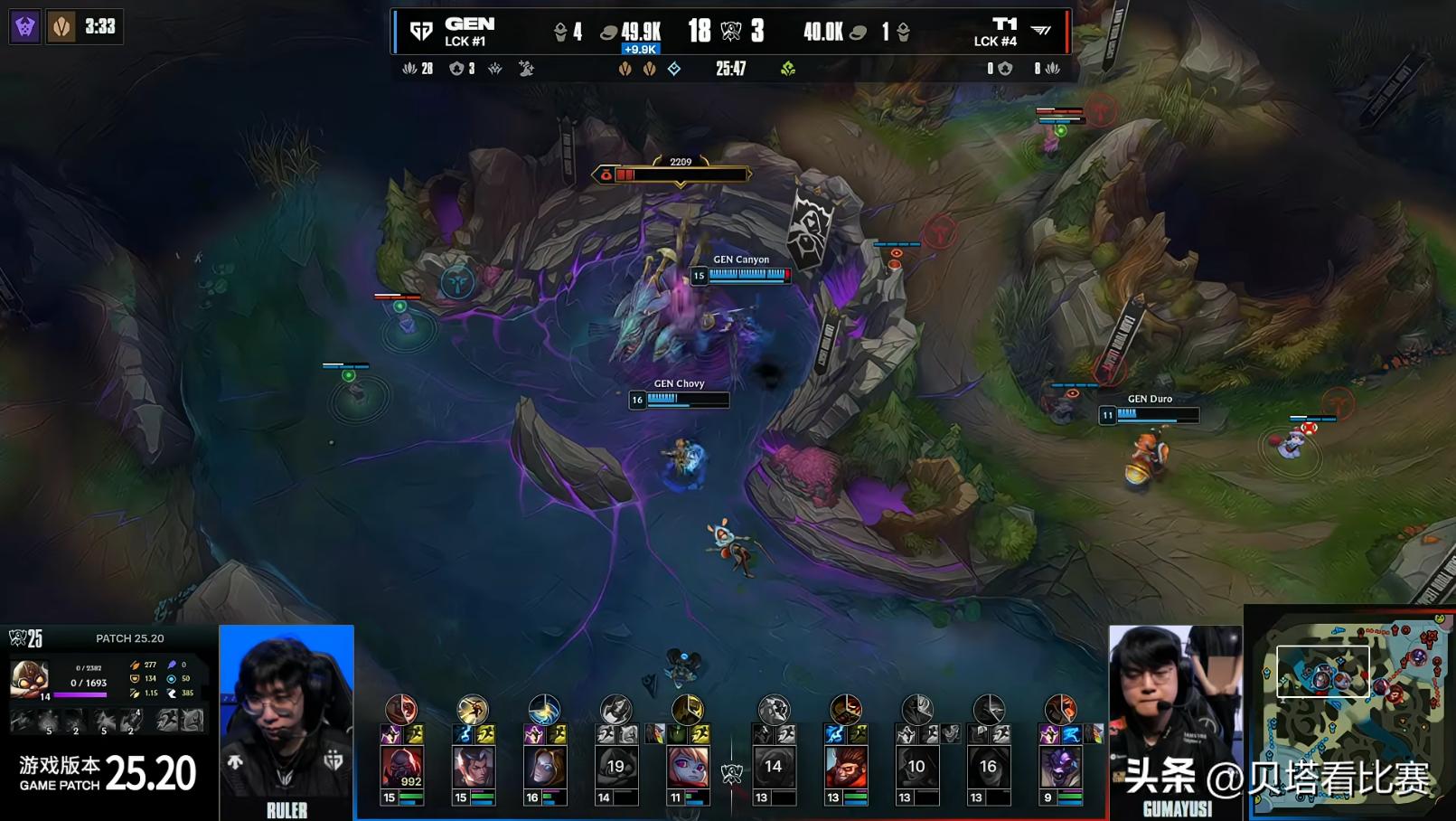Select the greyed portrait with respawn timer 16
This screenshot has height=821, width=1456.
point(988,767)
